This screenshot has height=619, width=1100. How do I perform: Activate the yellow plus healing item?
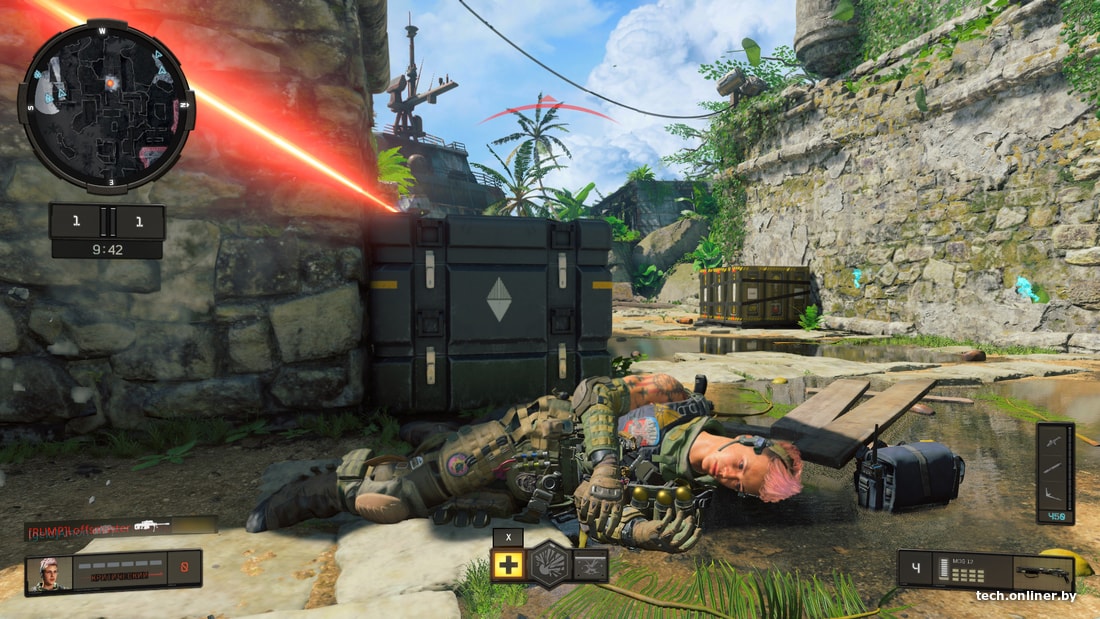pyautogui.click(x=507, y=565)
